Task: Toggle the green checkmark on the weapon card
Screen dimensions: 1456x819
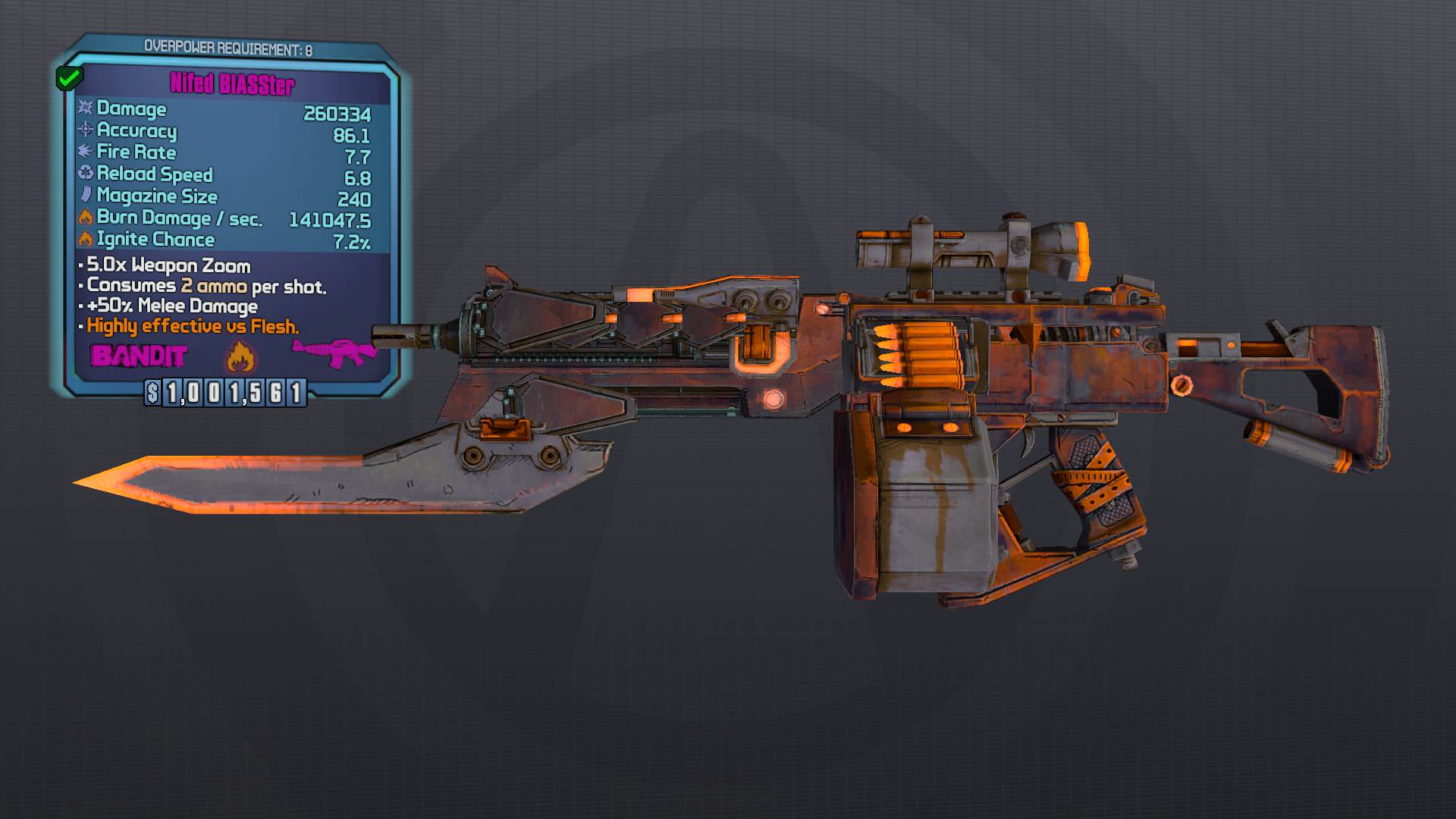Action: pyautogui.click(x=69, y=76)
